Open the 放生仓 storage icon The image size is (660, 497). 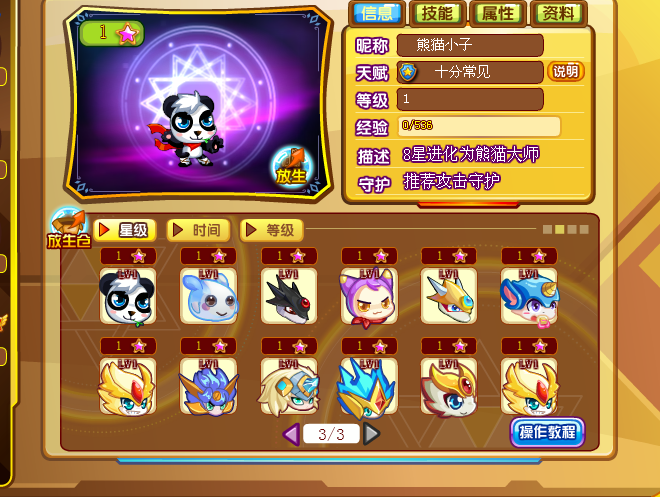68,229
